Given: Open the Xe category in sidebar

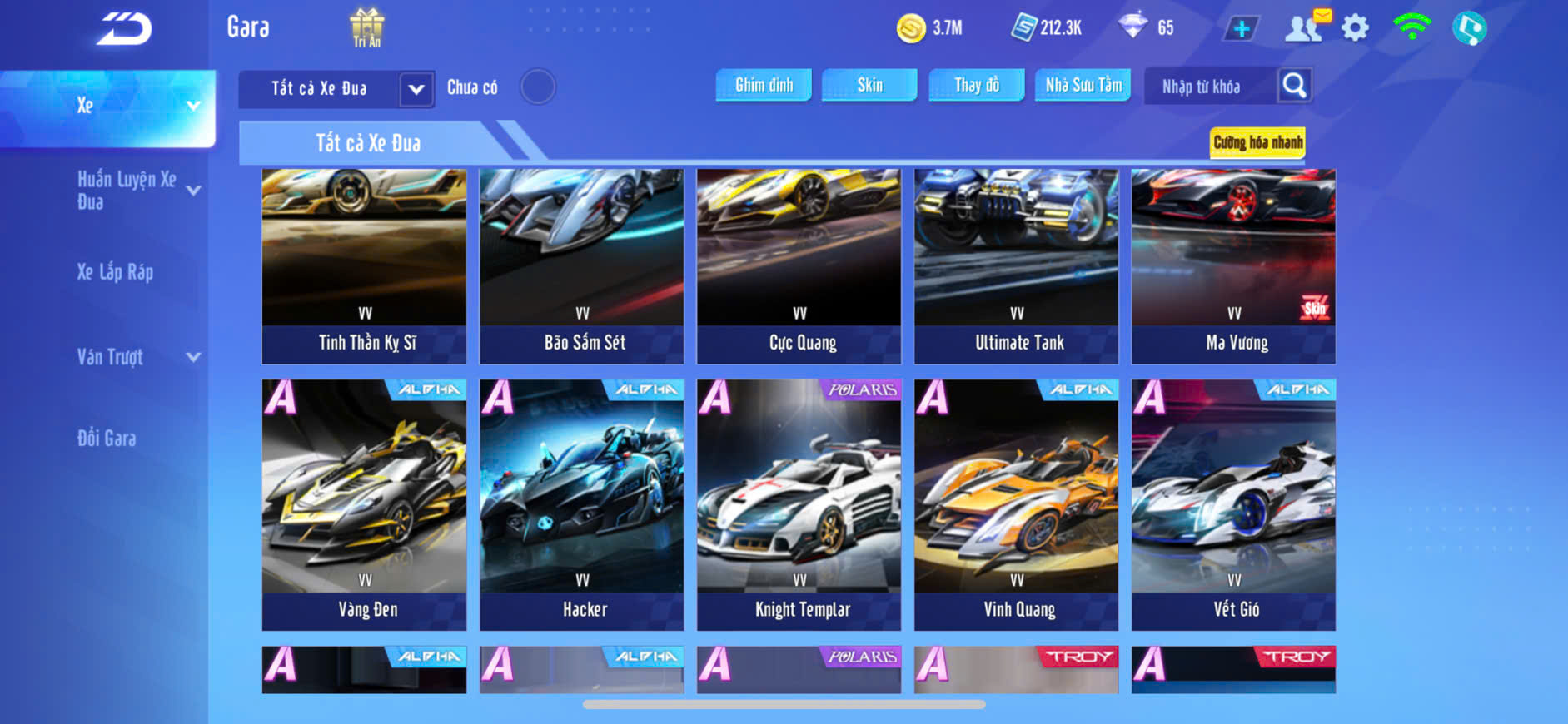Looking at the screenshot, I should 108,107.
